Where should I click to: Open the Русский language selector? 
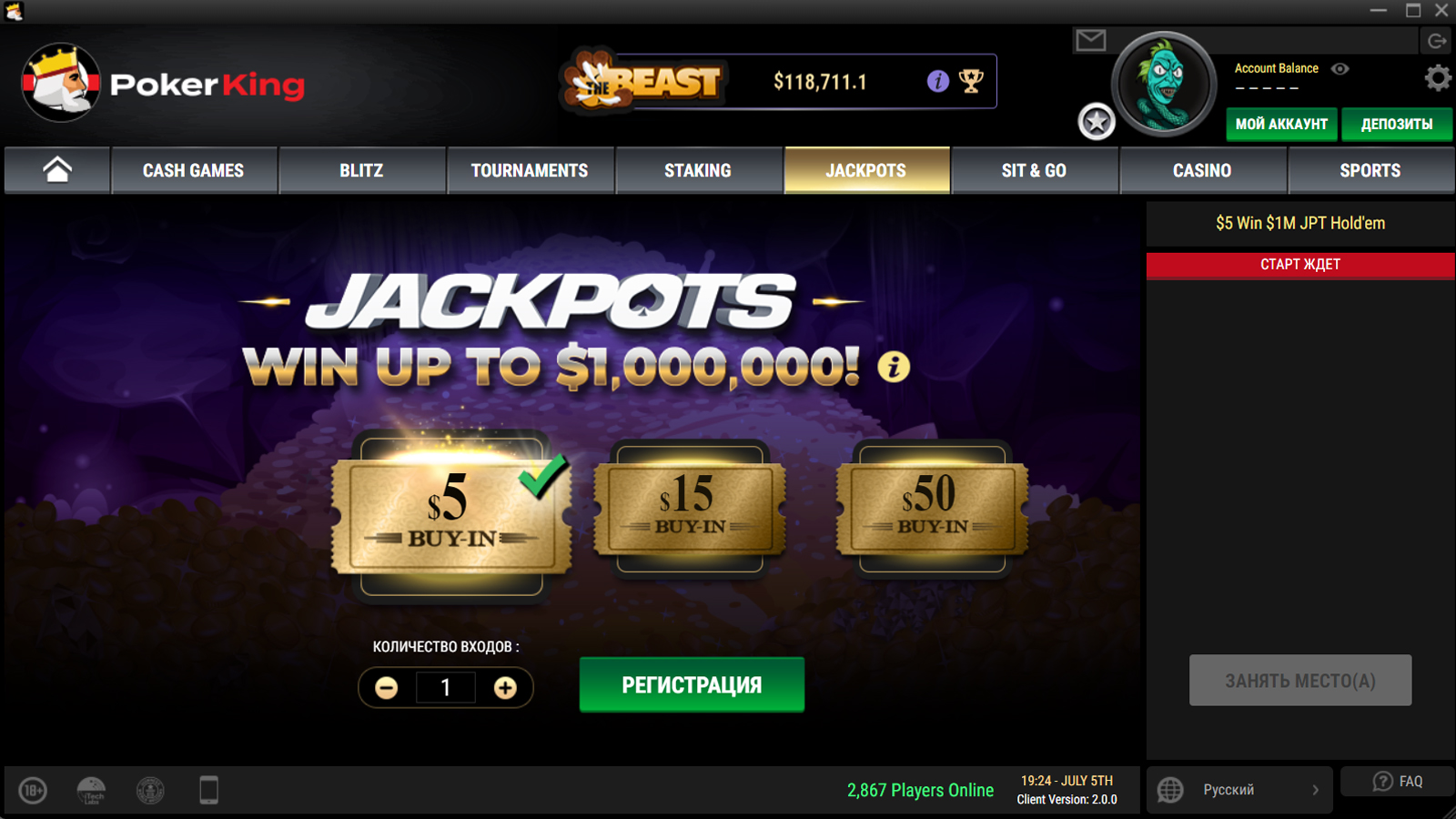pos(1239,790)
